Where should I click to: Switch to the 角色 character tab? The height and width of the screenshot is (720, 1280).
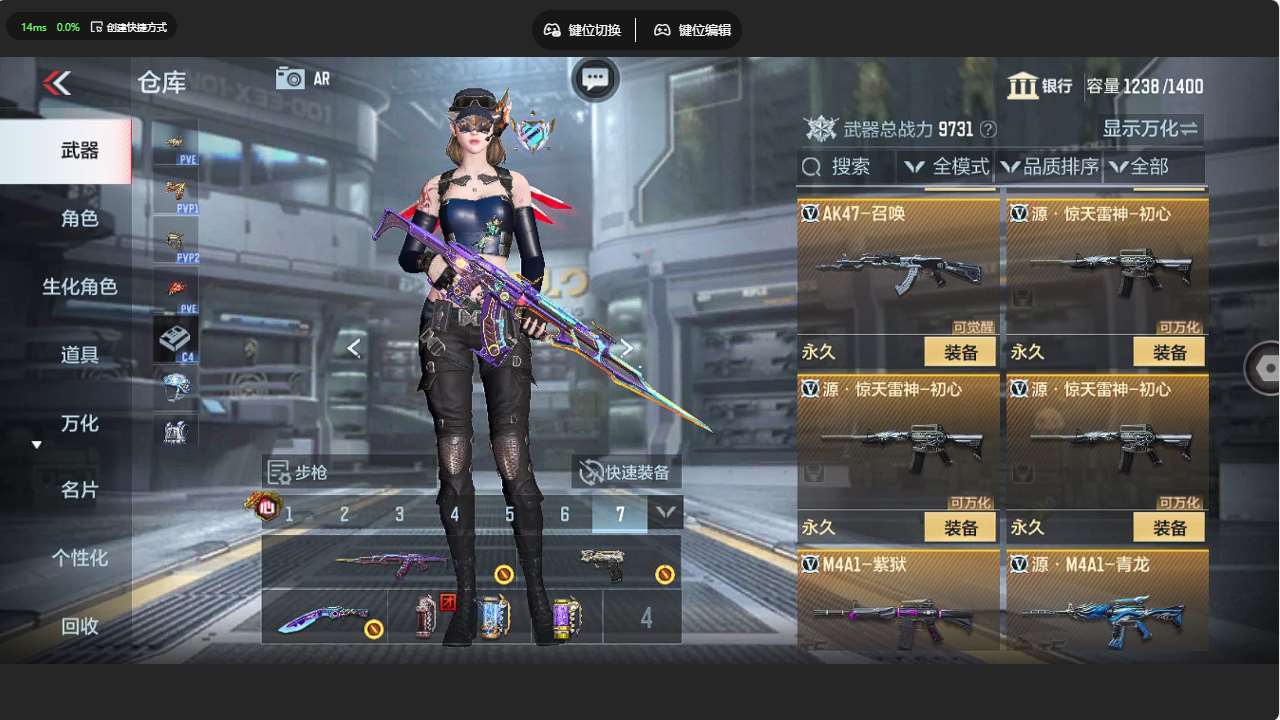pos(79,218)
